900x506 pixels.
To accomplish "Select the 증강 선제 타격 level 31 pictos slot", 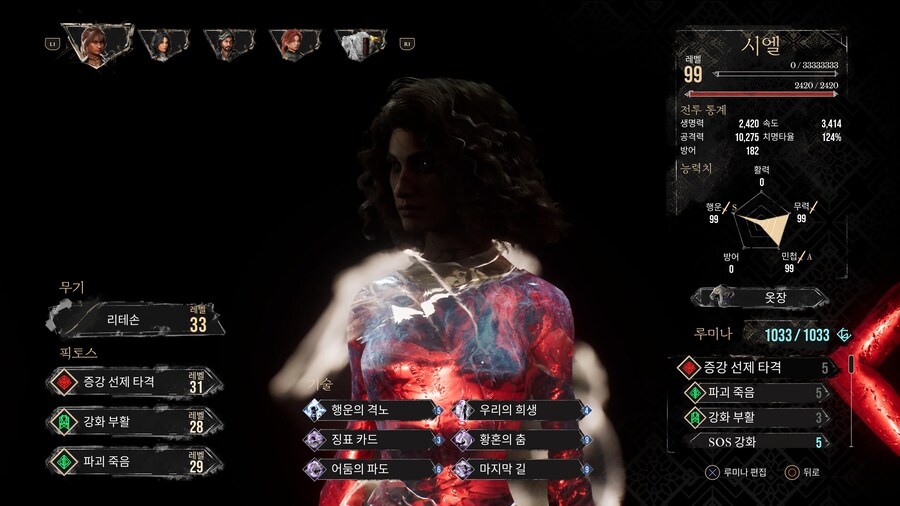I will pyautogui.click(x=135, y=381).
